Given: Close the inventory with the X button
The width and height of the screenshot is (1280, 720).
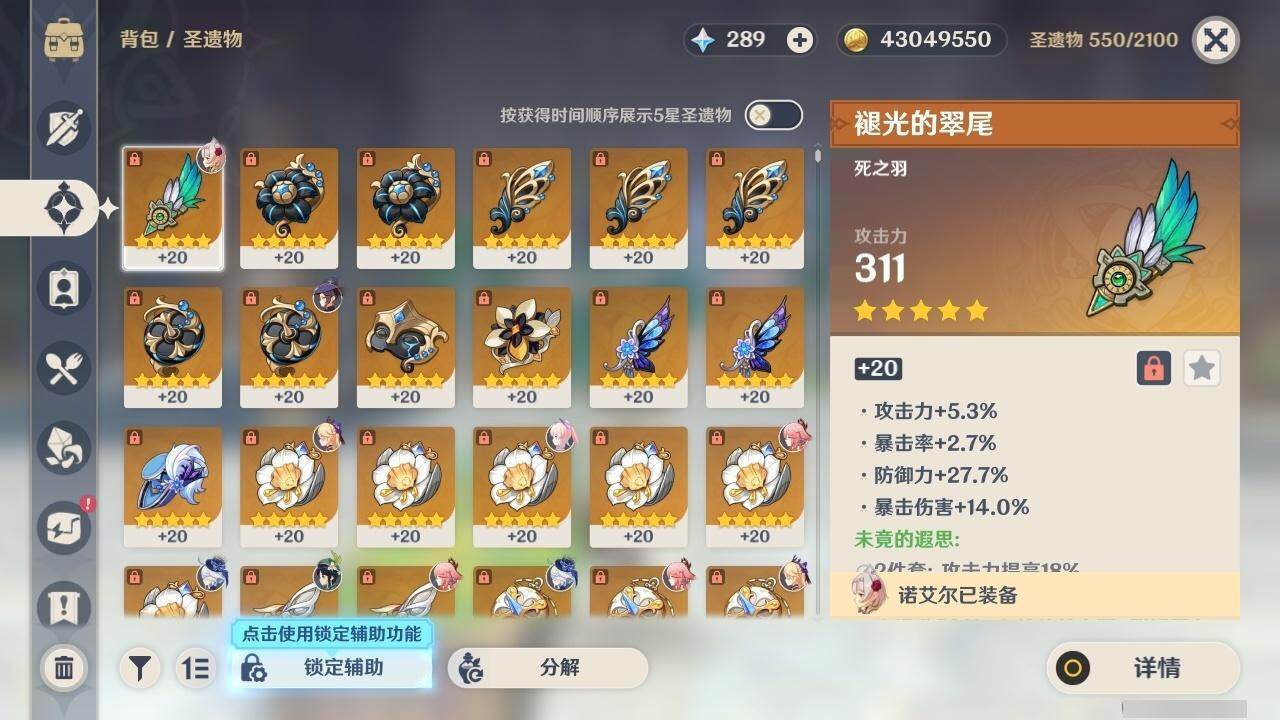Looking at the screenshot, I should pyautogui.click(x=1215, y=40).
